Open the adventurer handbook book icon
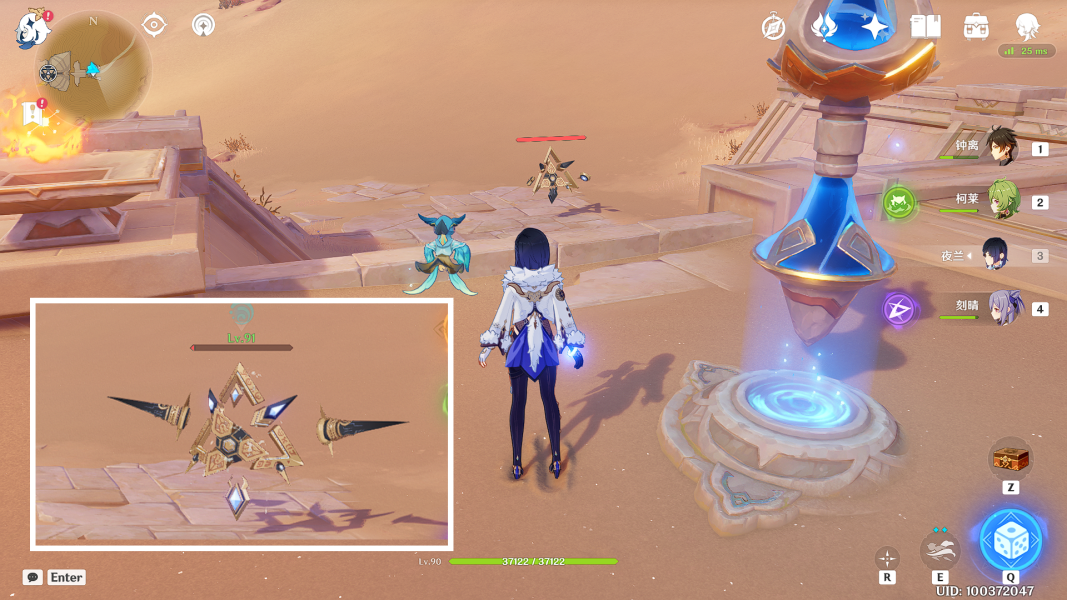The image size is (1067, 600). click(926, 27)
